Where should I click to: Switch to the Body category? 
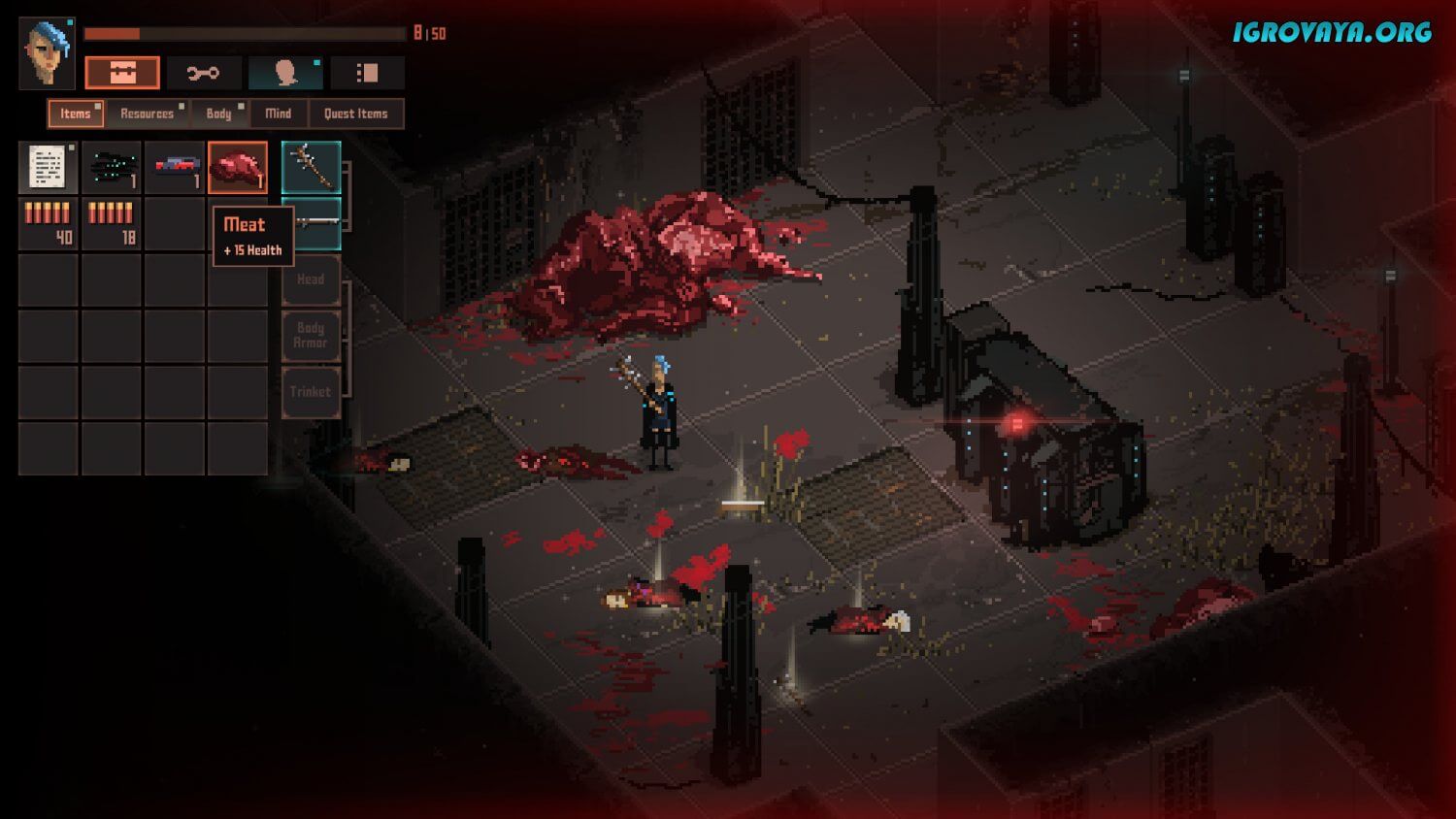pyautogui.click(x=219, y=114)
